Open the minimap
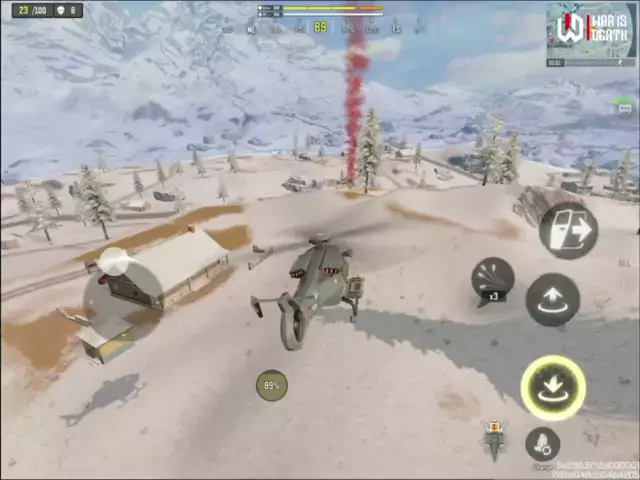The image size is (640, 480). click(x=591, y=32)
